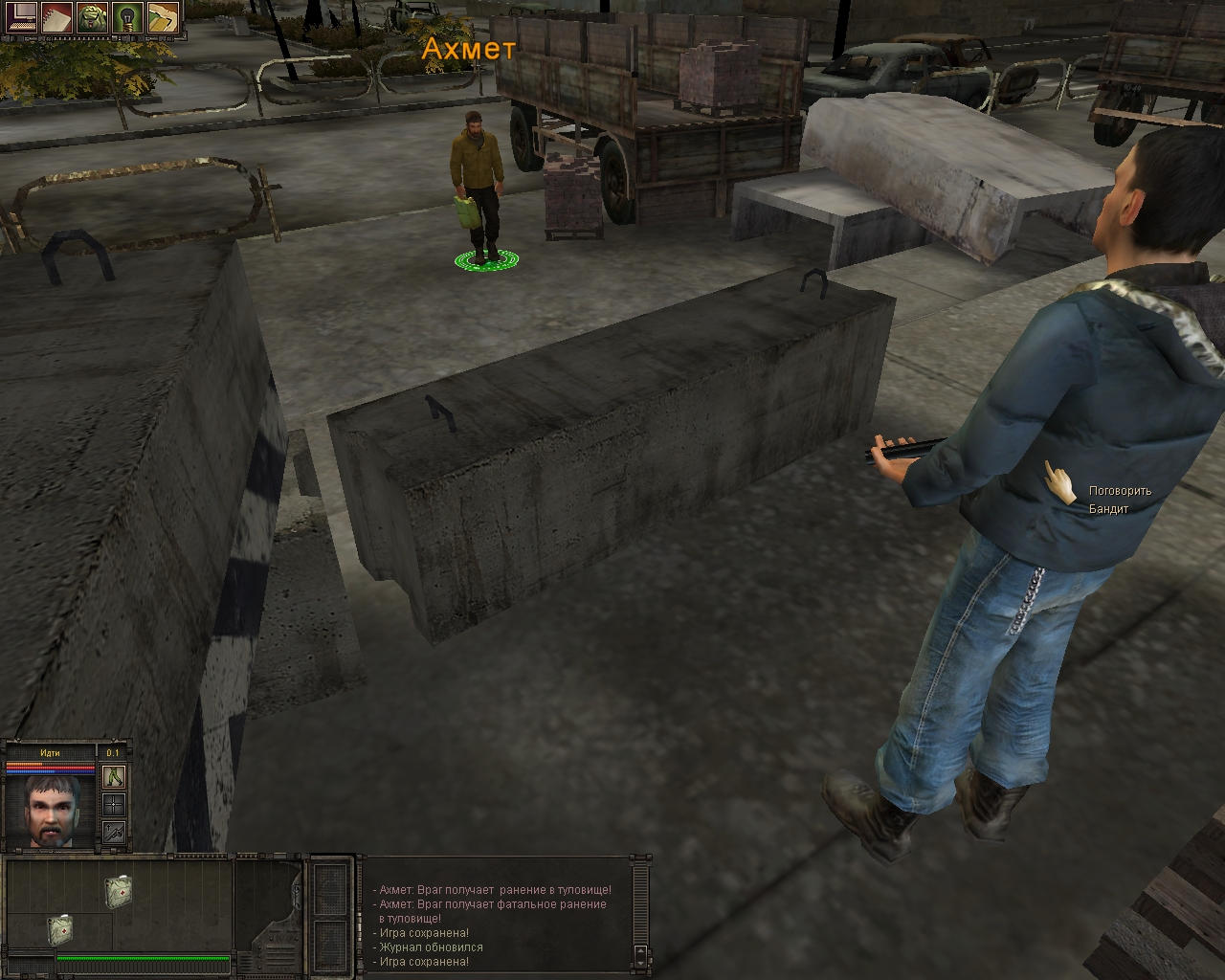Open the notepad journal icon

56,16
